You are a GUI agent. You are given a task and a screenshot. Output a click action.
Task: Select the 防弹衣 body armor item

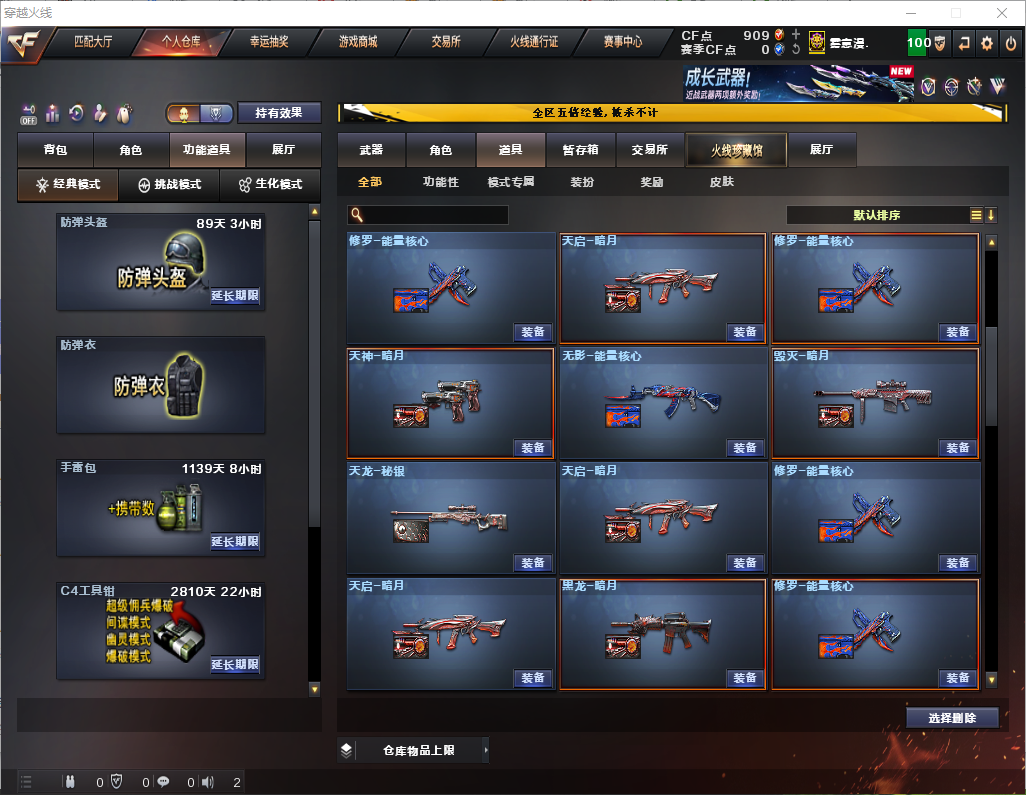click(161, 385)
